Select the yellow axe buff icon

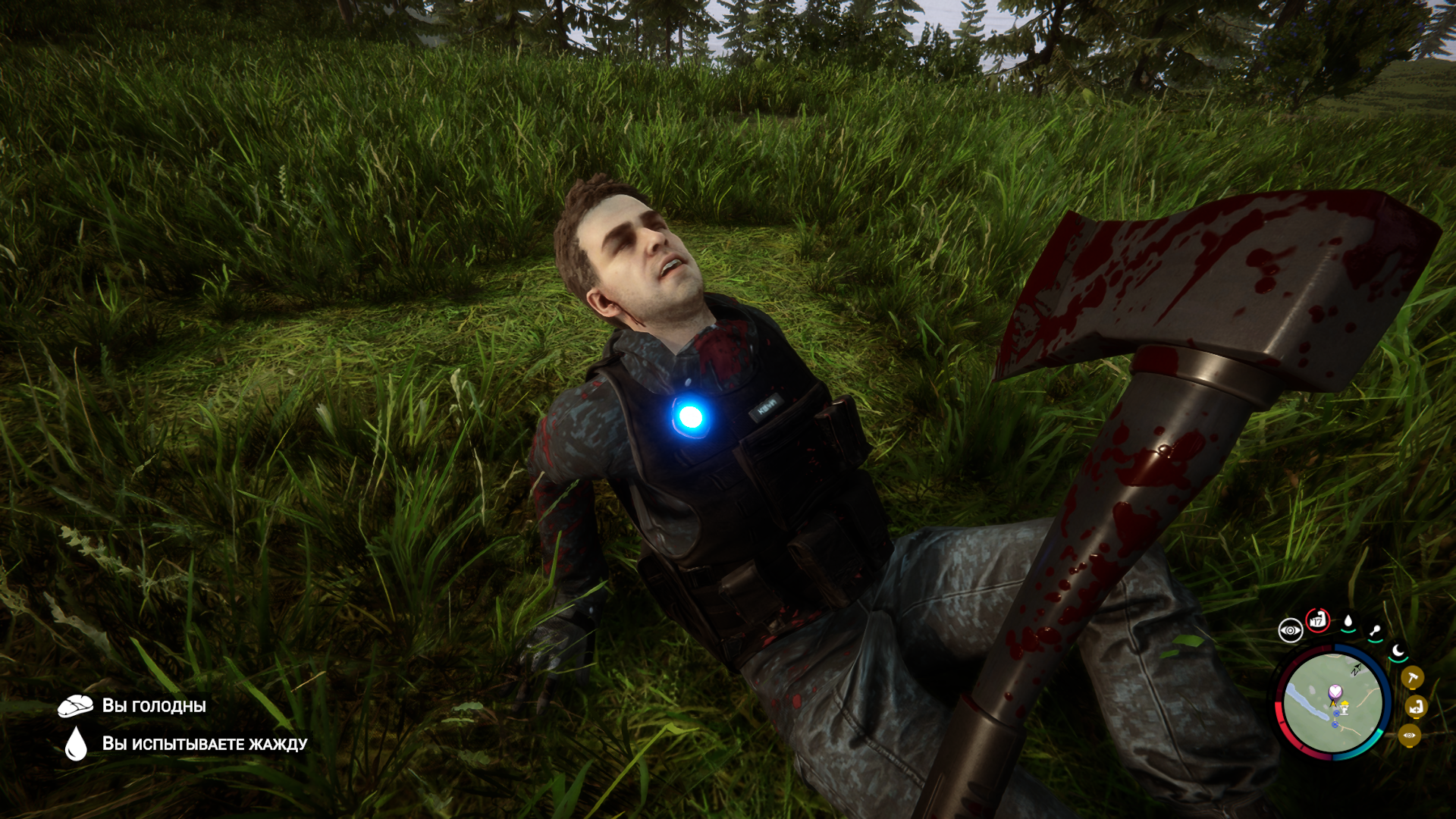pos(1412,677)
